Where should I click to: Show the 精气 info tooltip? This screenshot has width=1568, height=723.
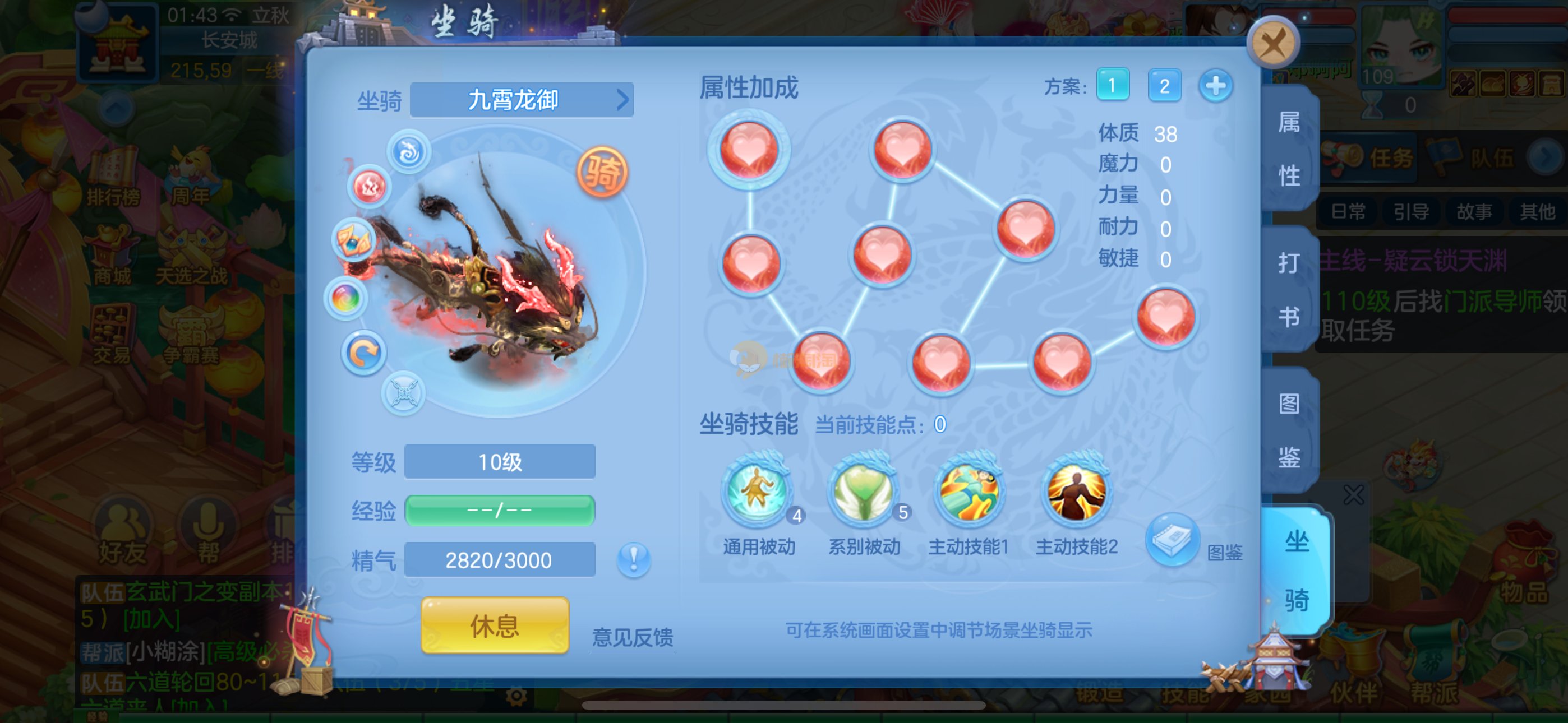(x=633, y=559)
